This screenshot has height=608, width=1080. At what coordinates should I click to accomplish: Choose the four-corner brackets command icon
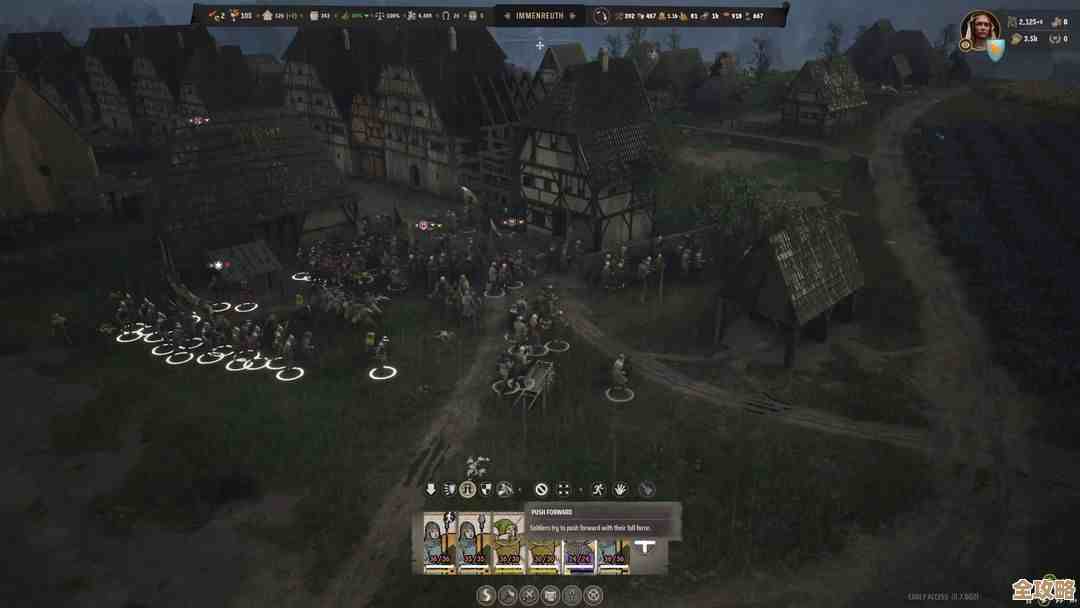click(563, 490)
